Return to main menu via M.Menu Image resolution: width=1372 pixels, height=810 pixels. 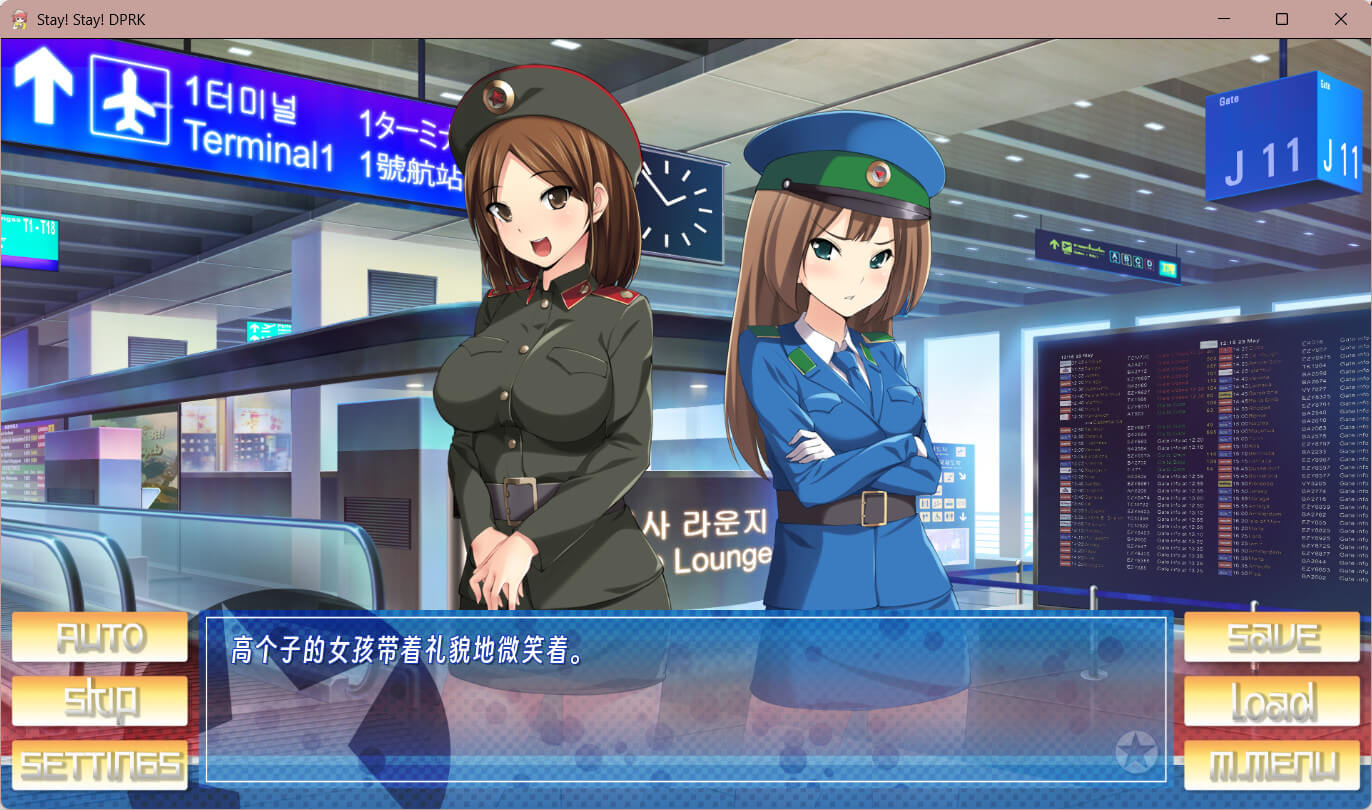pyautogui.click(x=1272, y=765)
